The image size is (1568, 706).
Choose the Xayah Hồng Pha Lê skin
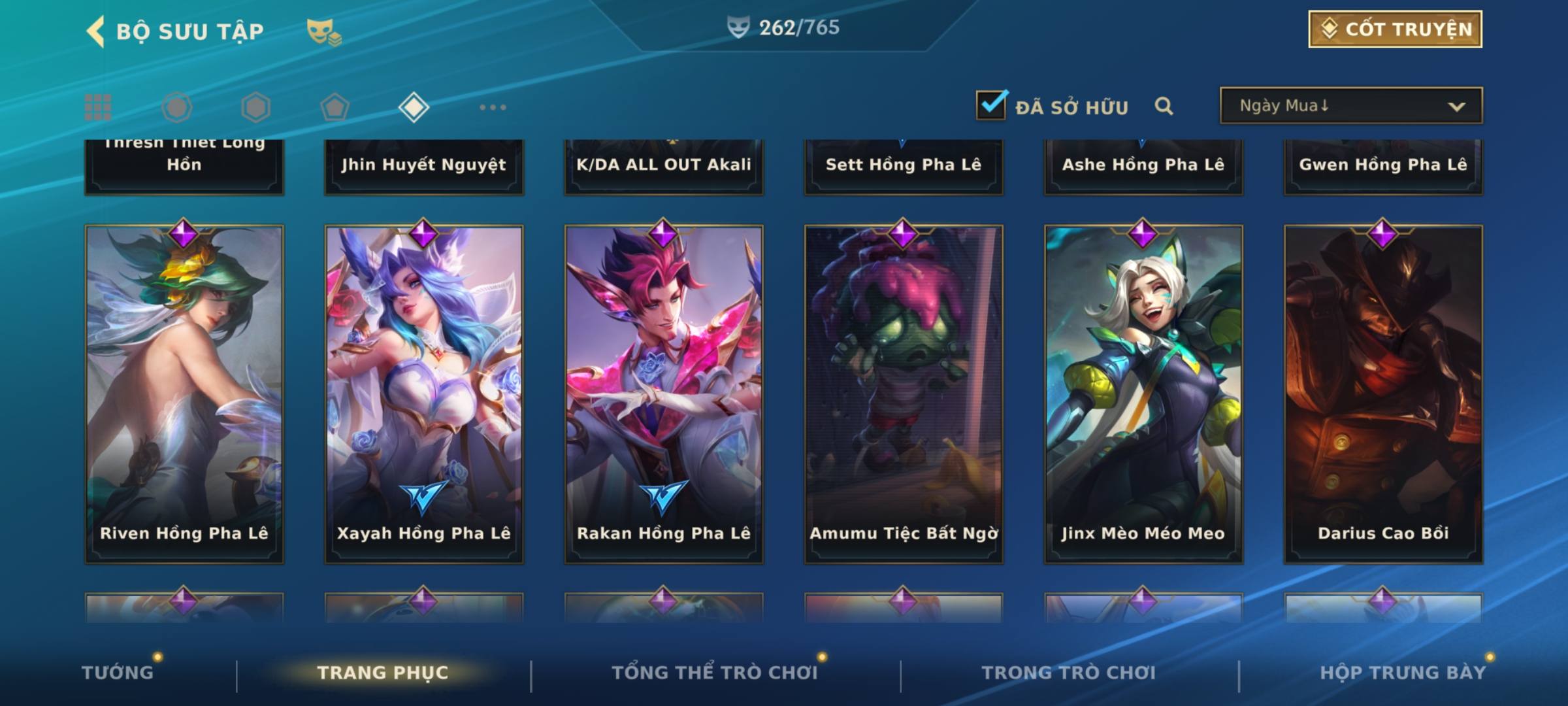424,392
